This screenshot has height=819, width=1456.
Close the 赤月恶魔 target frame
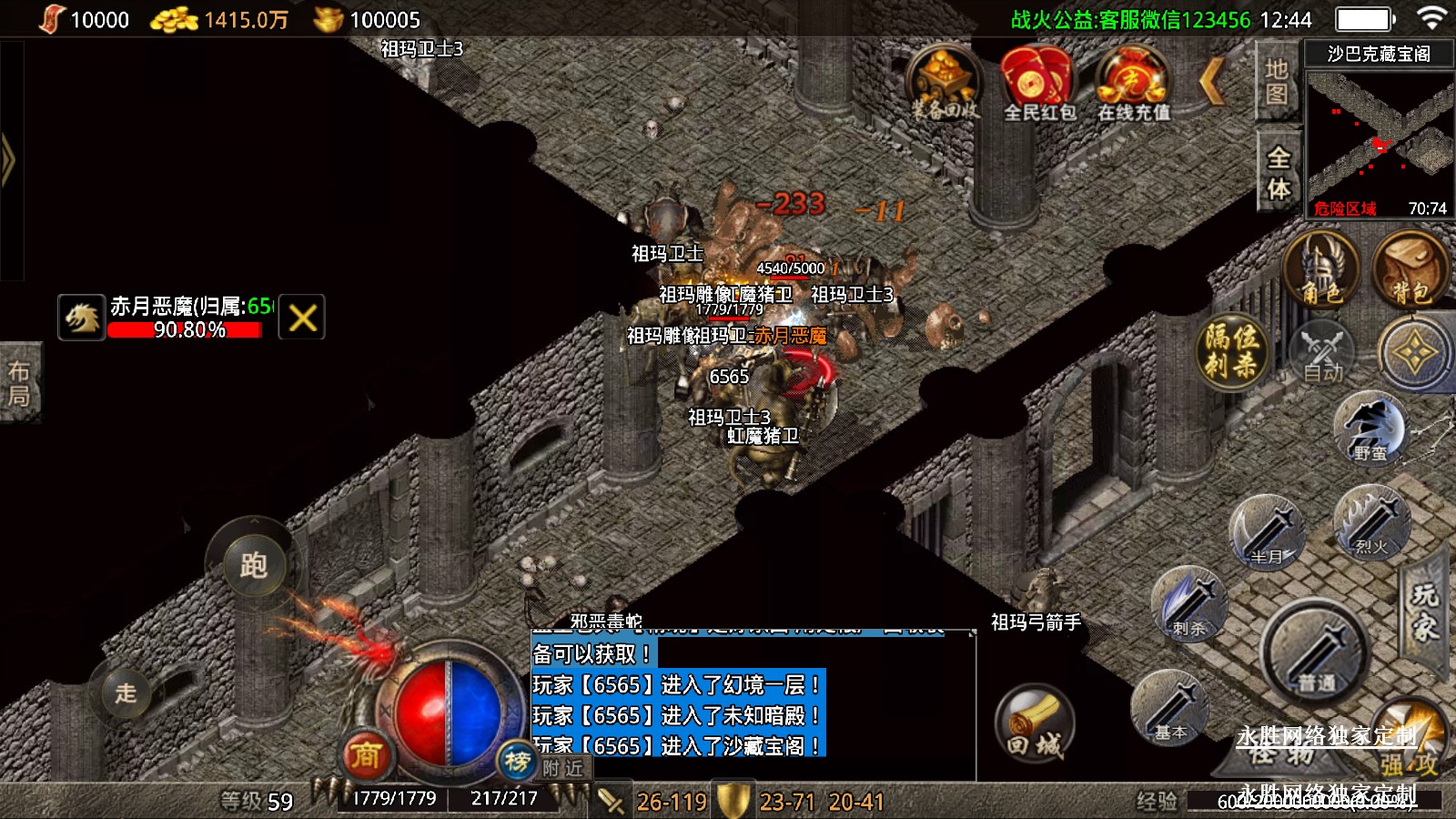[x=302, y=318]
